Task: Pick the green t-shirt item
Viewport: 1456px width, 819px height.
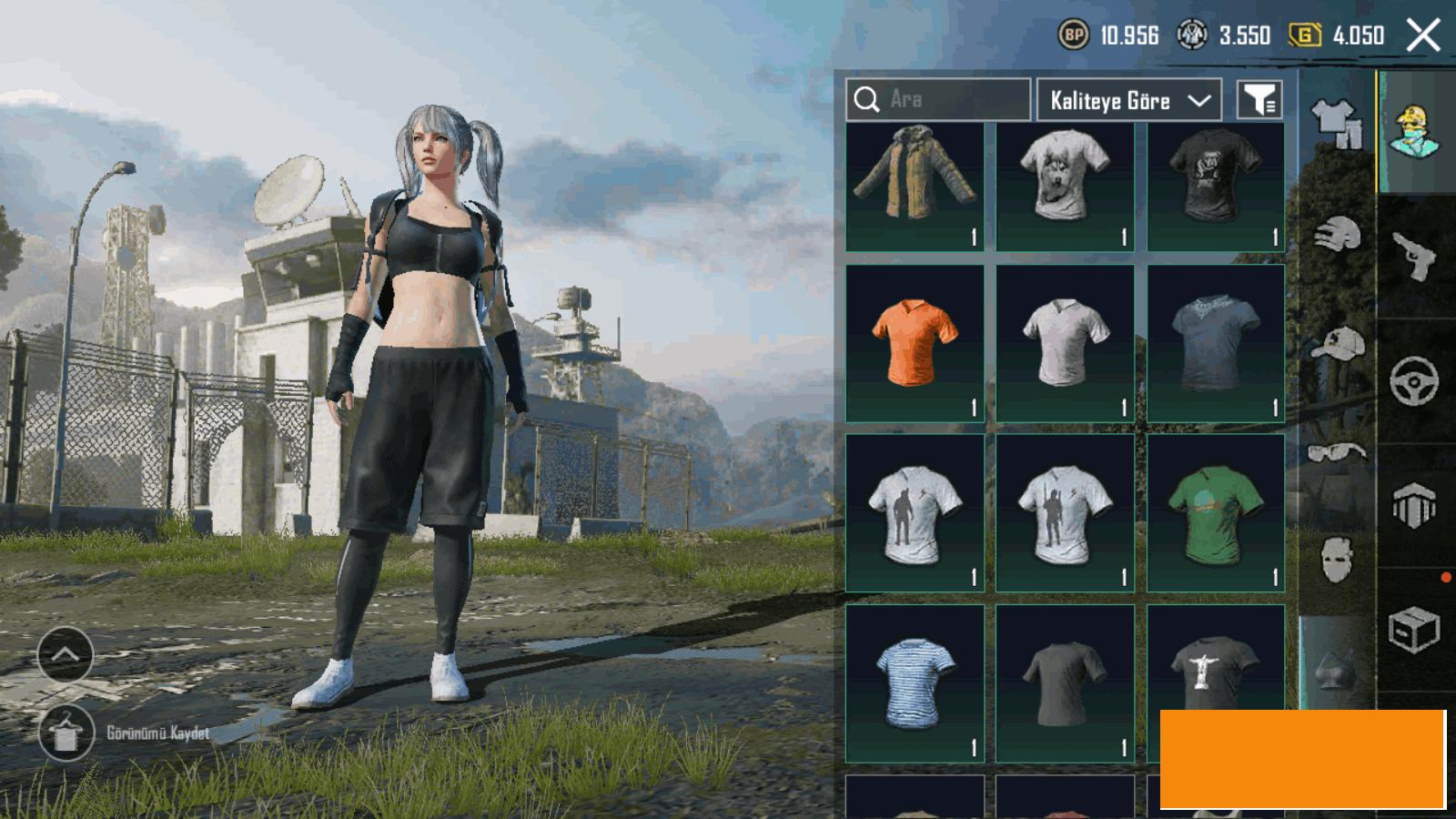Action: pos(1216,513)
